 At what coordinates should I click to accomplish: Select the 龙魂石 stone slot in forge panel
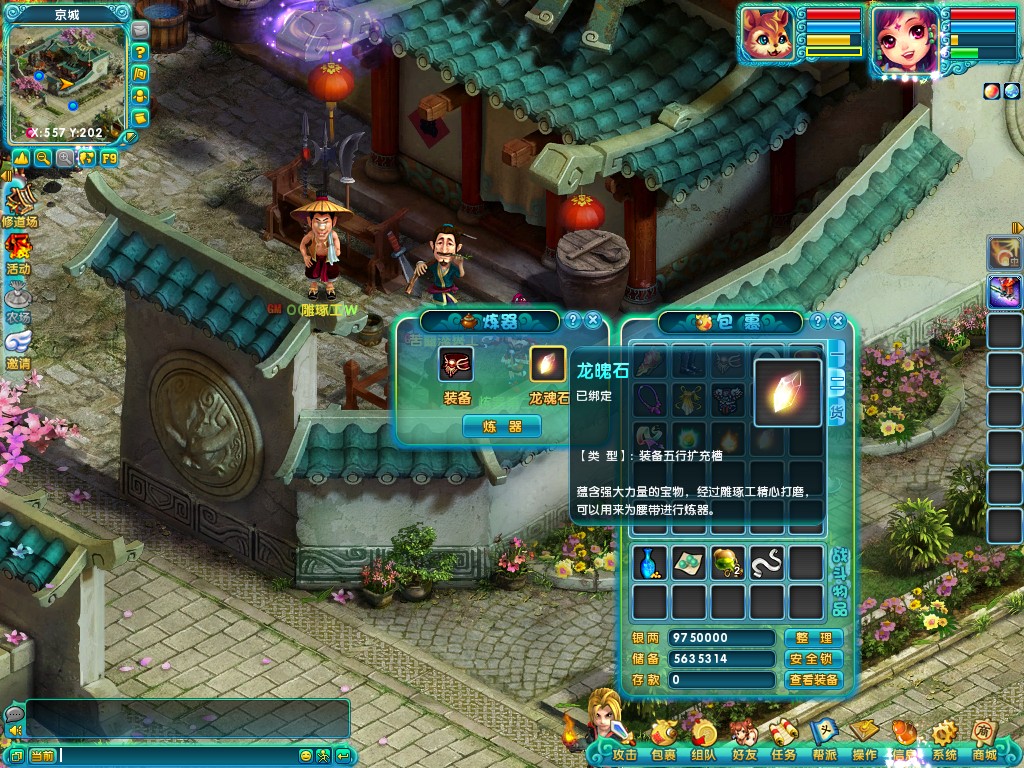[x=547, y=365]
